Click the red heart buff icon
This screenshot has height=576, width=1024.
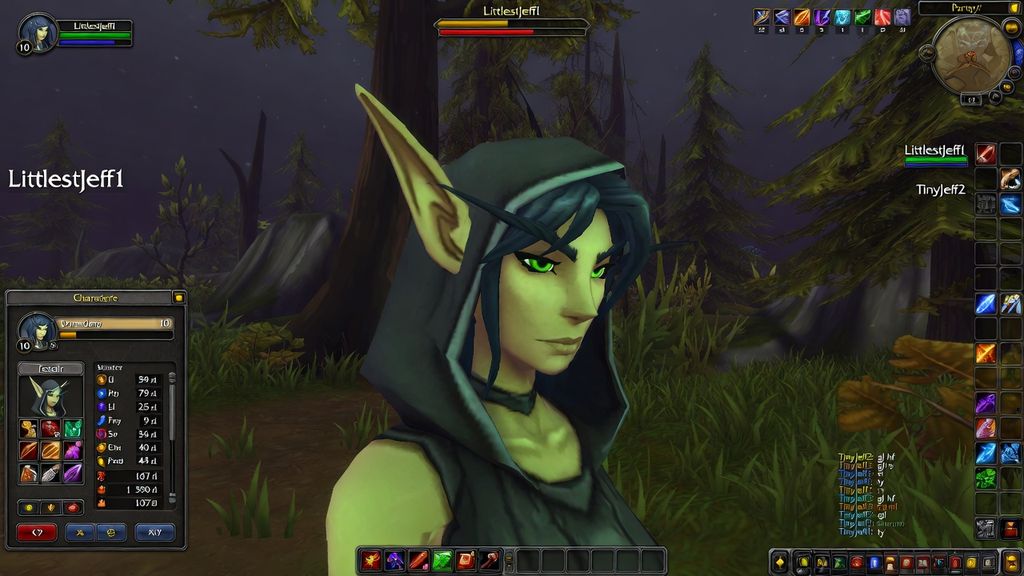(882, 17)
